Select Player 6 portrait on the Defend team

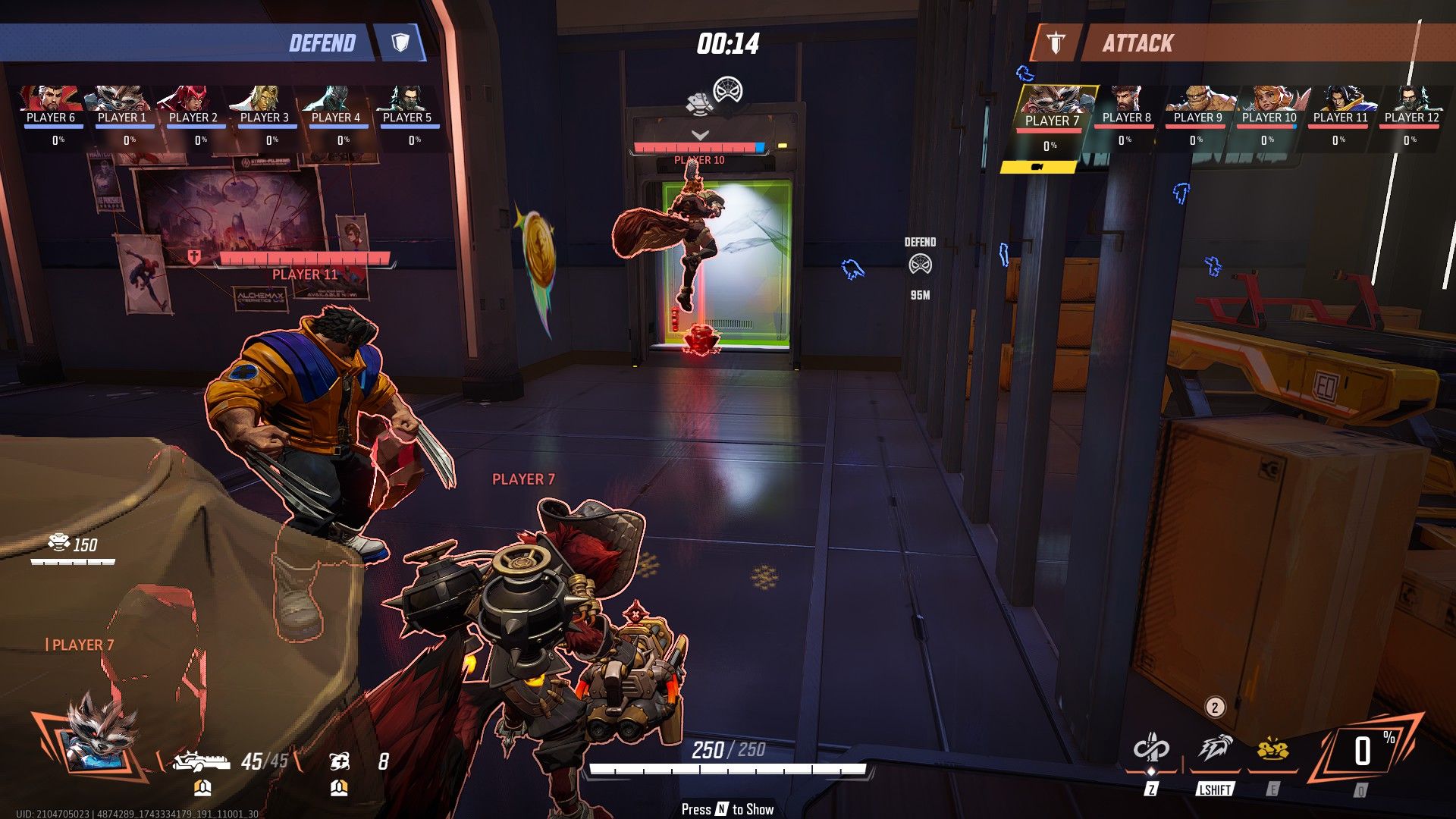coord(52,99)
